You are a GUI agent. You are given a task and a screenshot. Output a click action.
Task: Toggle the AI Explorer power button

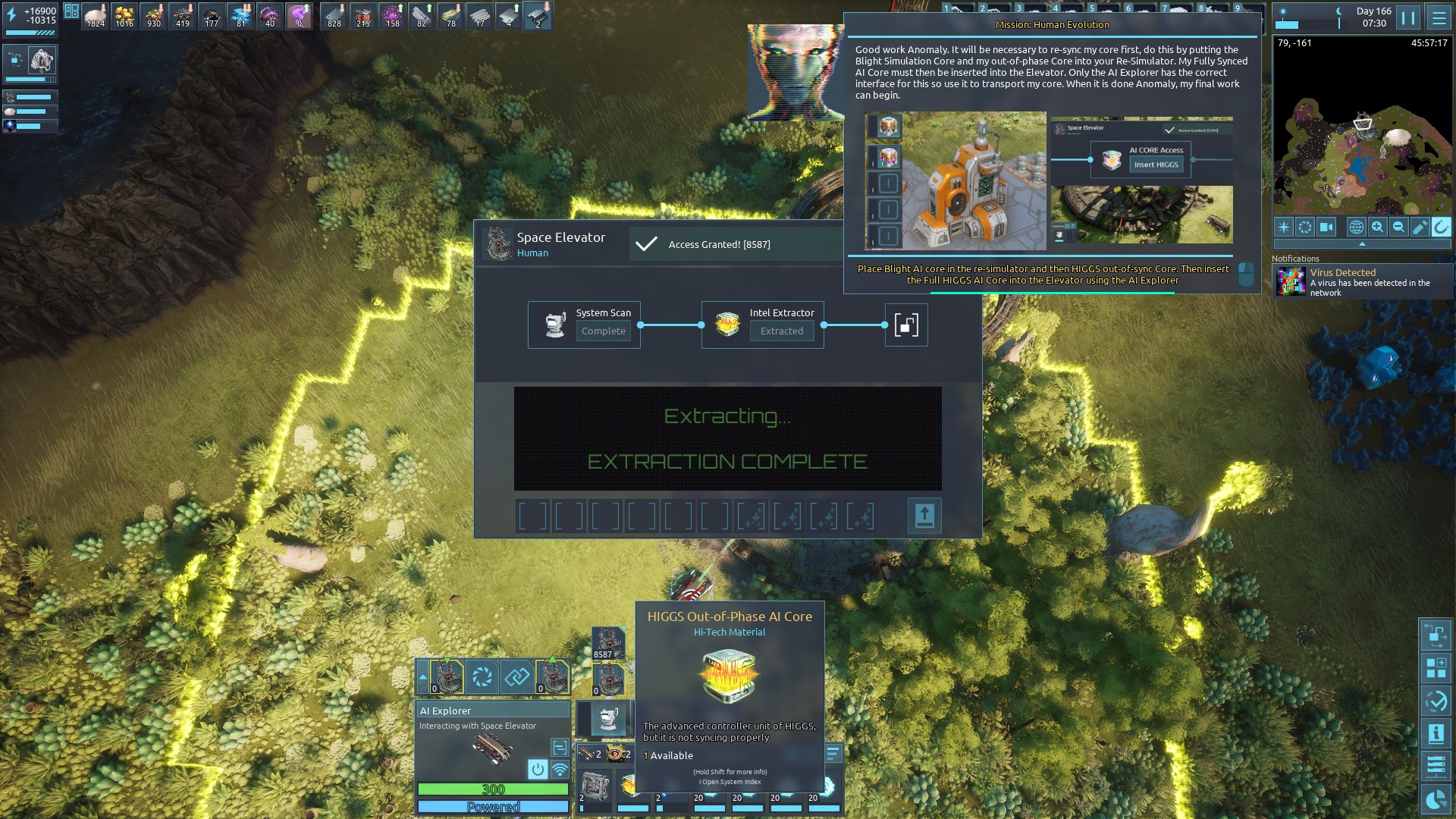pos(538,770)
